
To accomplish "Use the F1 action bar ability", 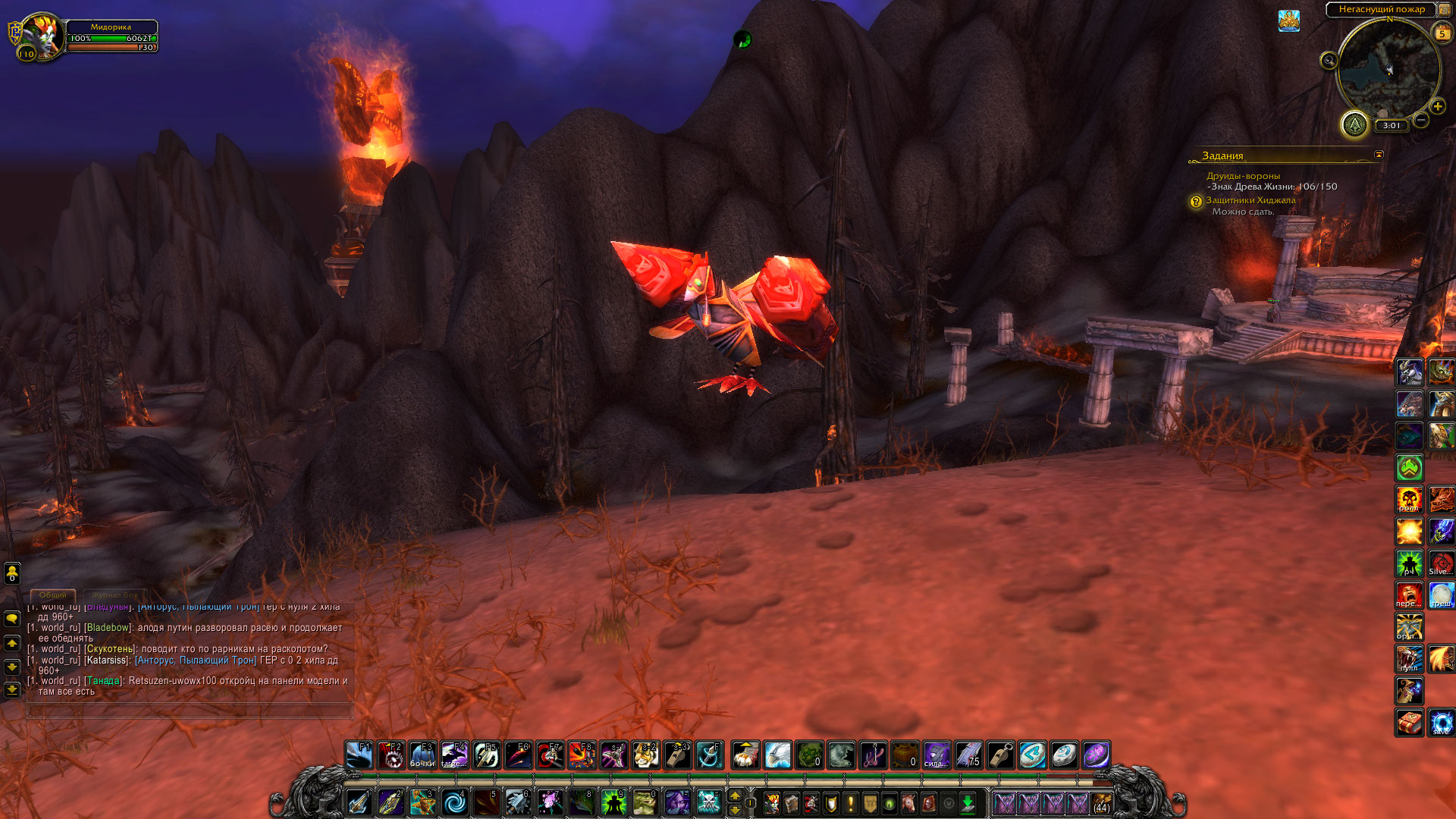I will [x=359, y=755].
